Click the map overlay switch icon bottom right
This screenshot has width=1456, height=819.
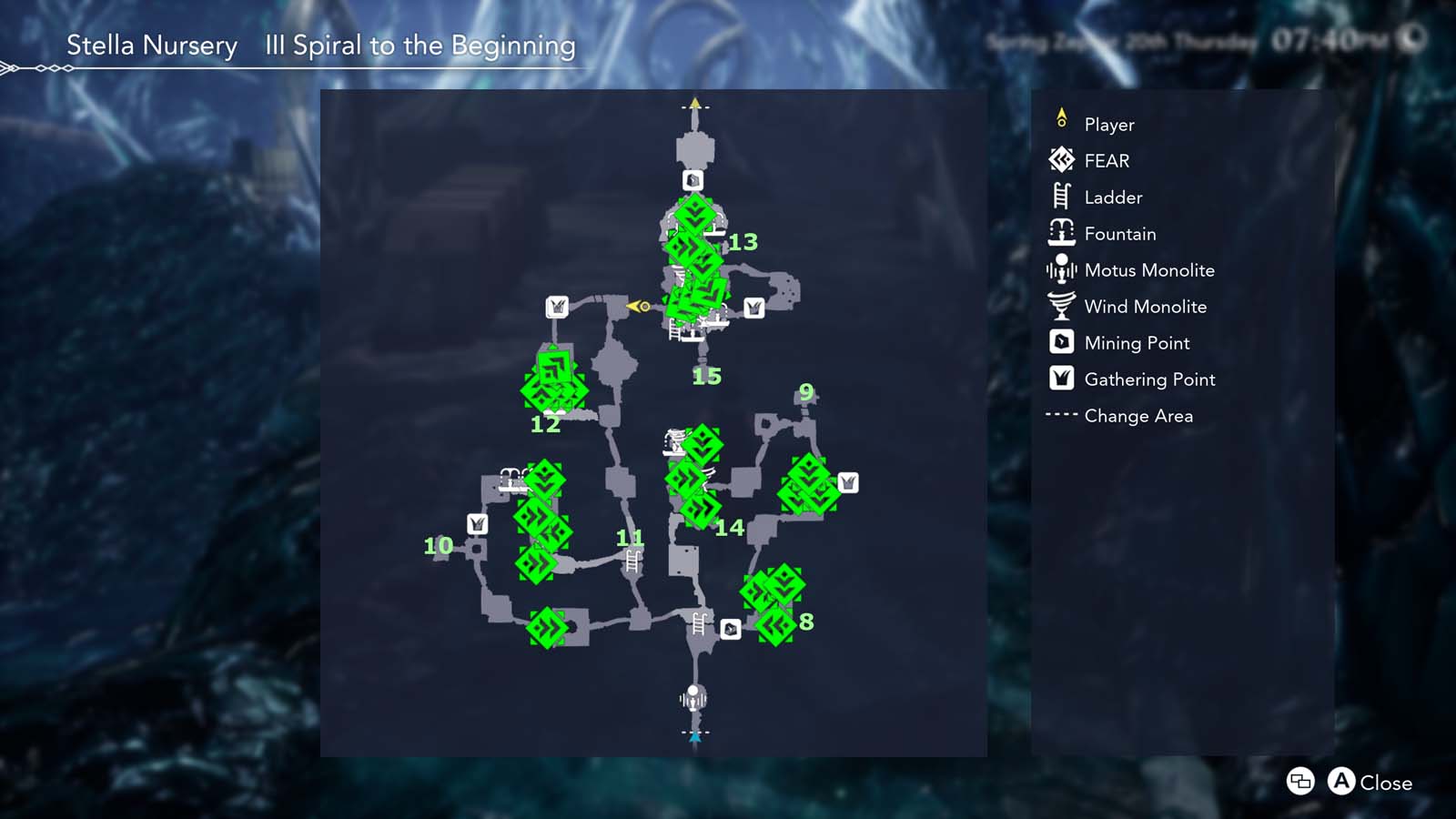coord(1299,782)
